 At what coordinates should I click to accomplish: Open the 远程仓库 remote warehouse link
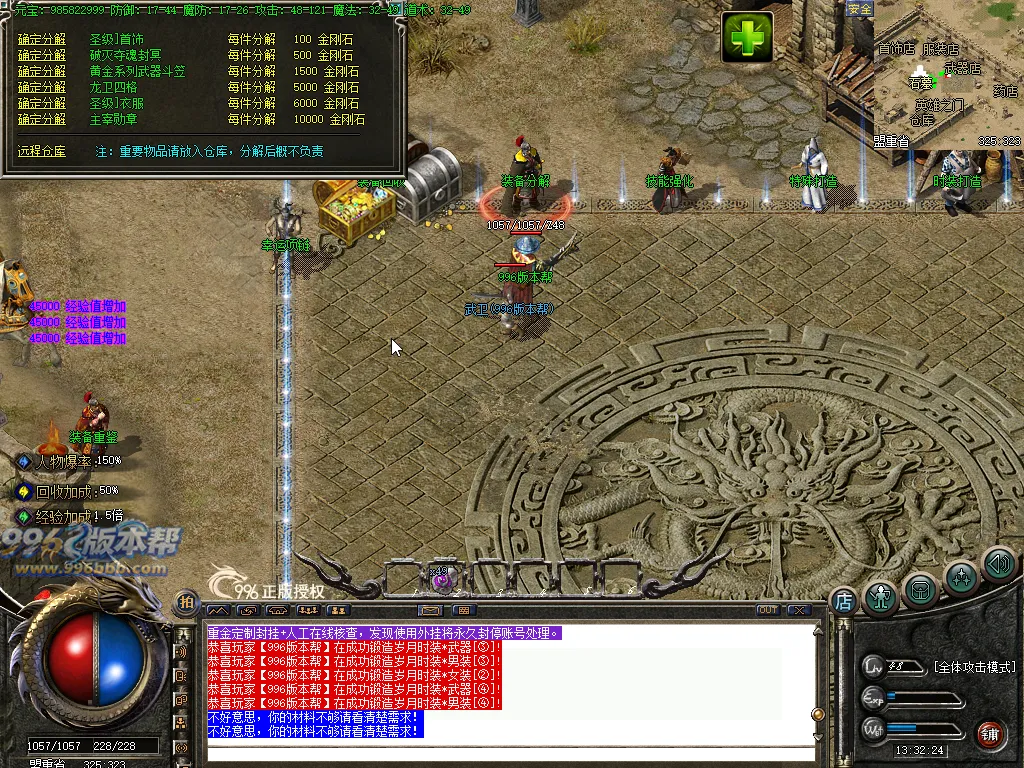pyautogui.click(x=41, y=151)
